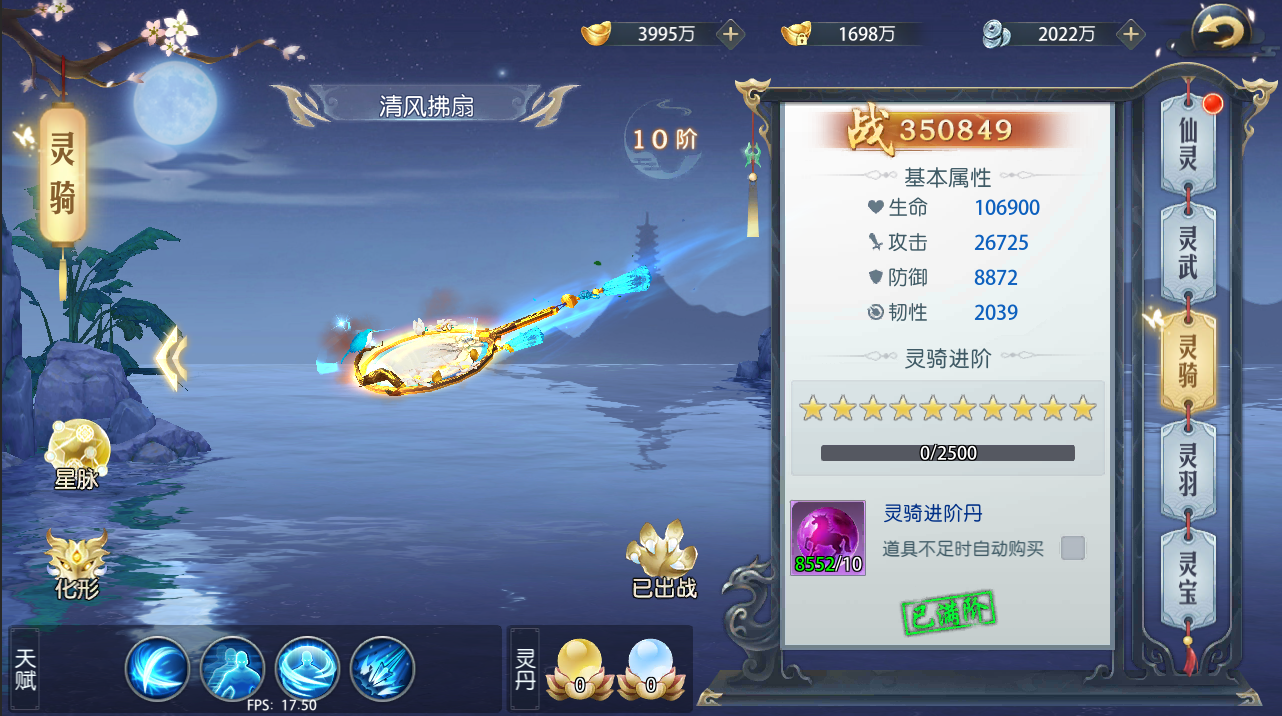
Task: Open the 星脉 star meridian menu
Action: (x=76, y=453)
